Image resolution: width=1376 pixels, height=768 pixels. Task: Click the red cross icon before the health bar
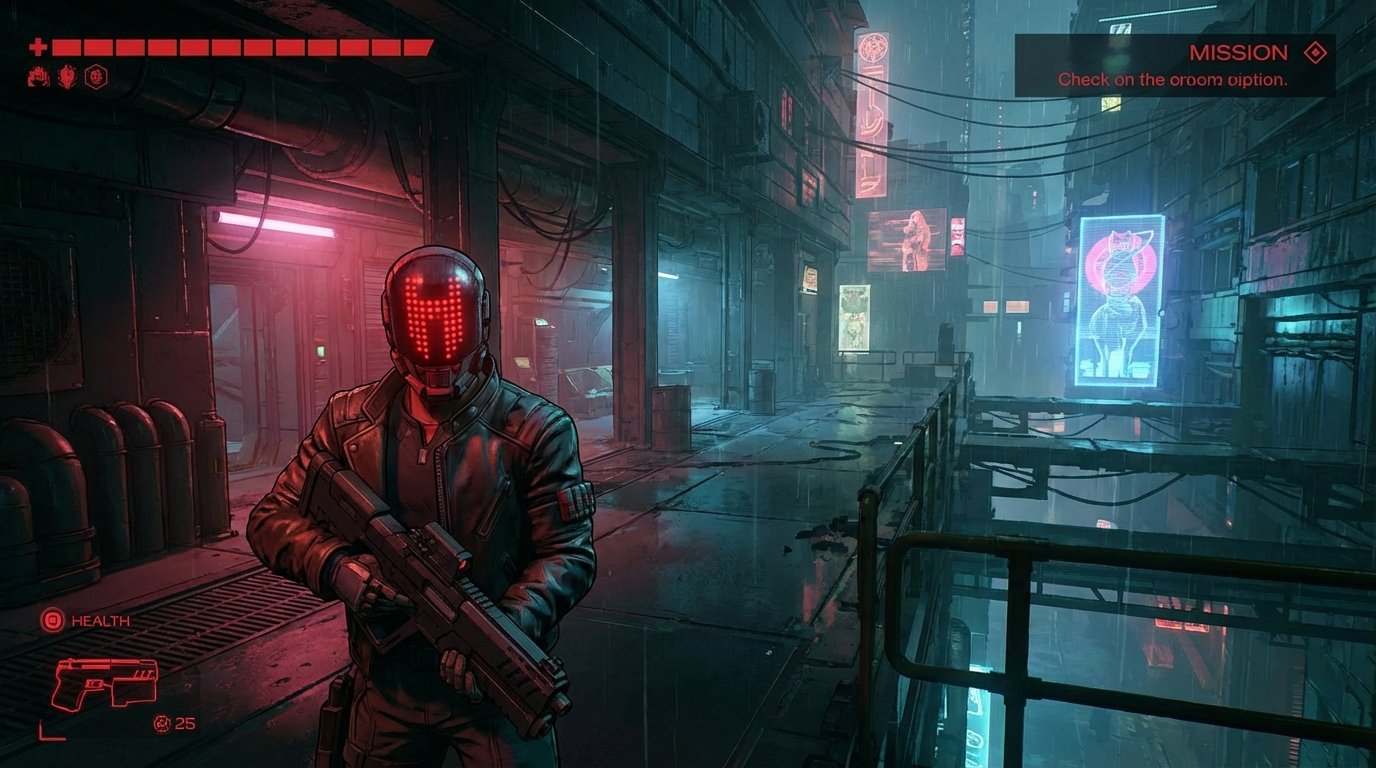(x=40, y=45)
